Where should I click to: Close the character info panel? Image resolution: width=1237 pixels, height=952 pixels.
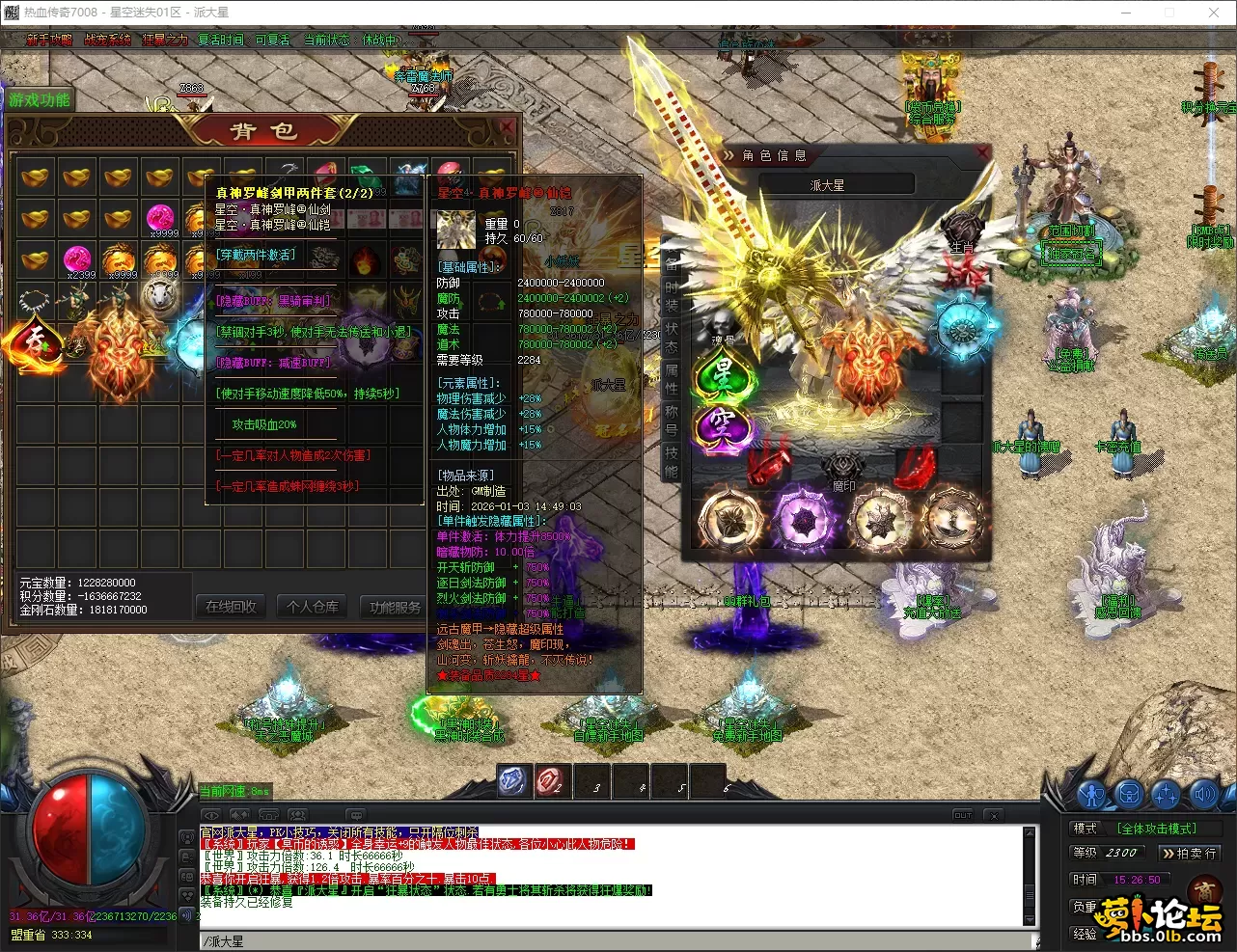click(981, 153)
